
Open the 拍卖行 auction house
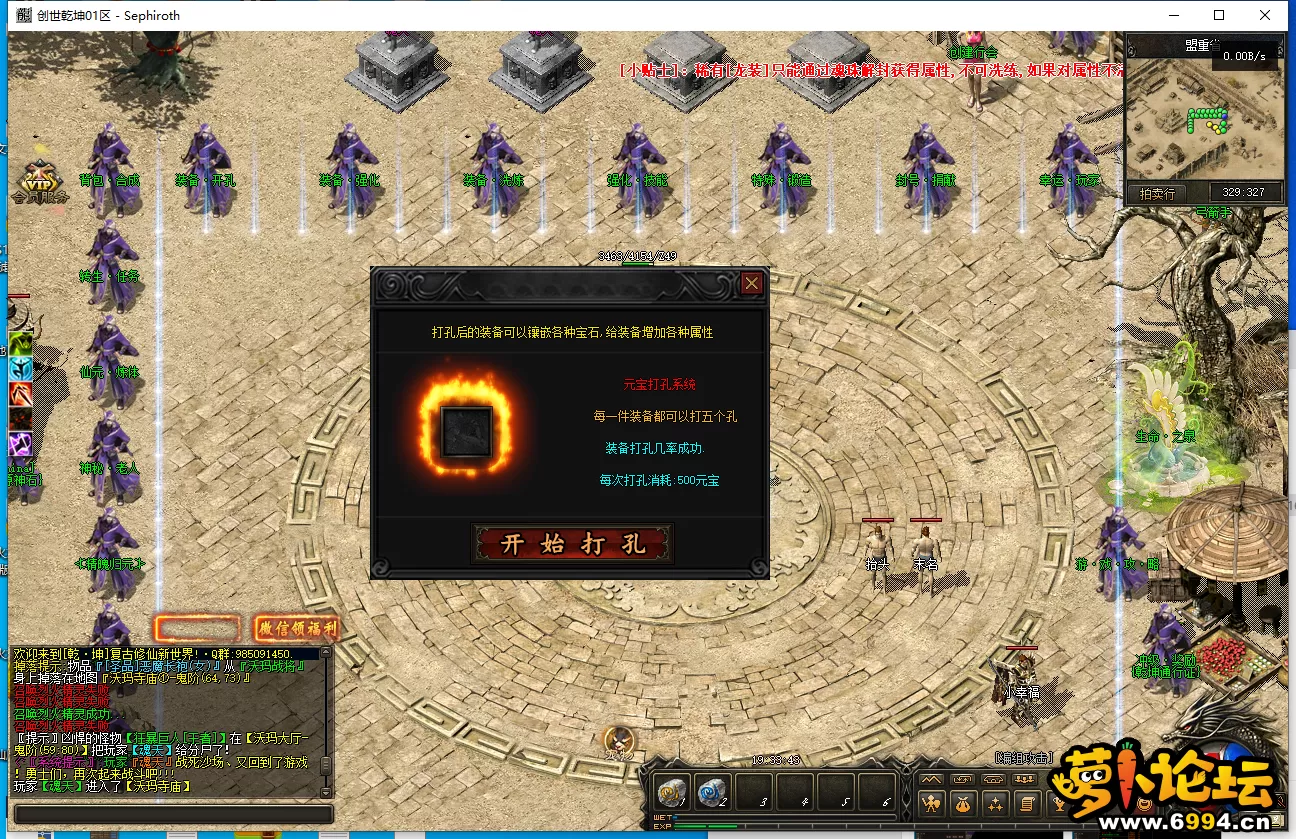tap(1157, 193)
